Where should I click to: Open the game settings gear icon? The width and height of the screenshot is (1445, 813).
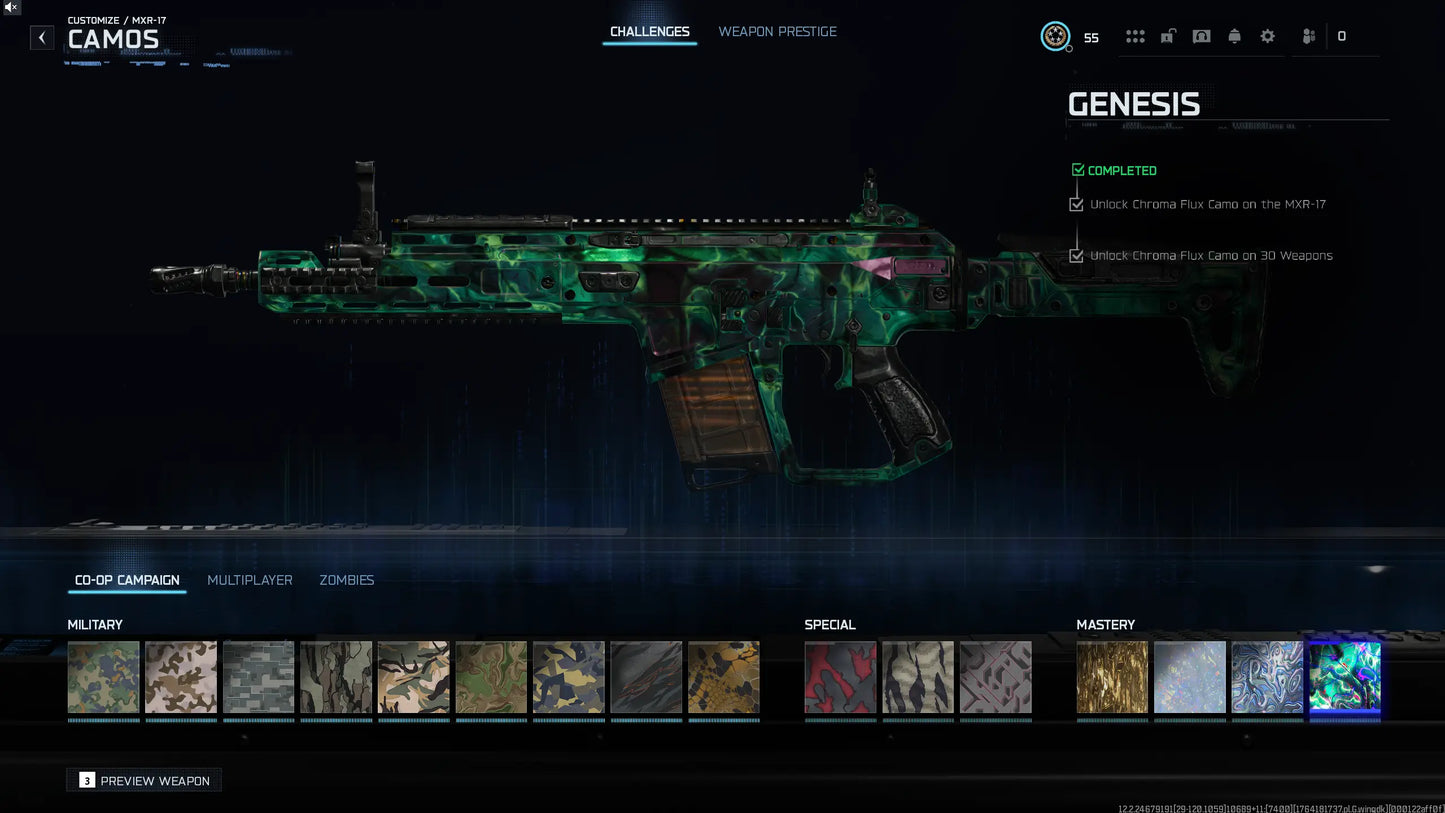[x=1268, y=35]
